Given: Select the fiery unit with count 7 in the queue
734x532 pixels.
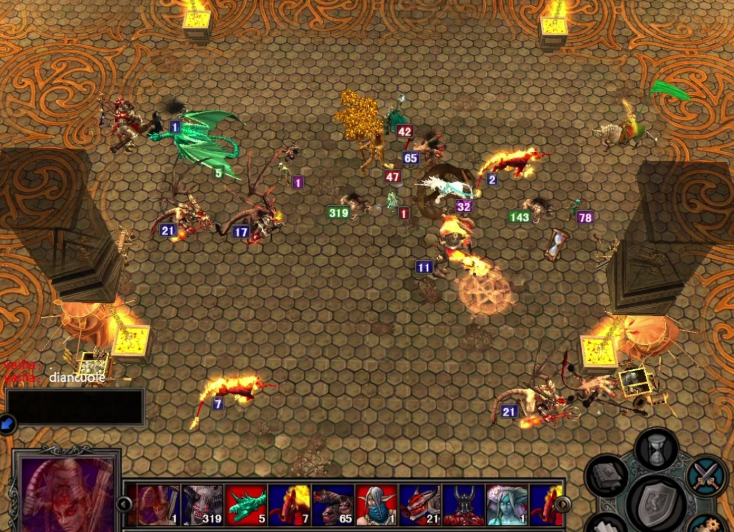Looking at the screenshot, I should click(x=288, y=506).
